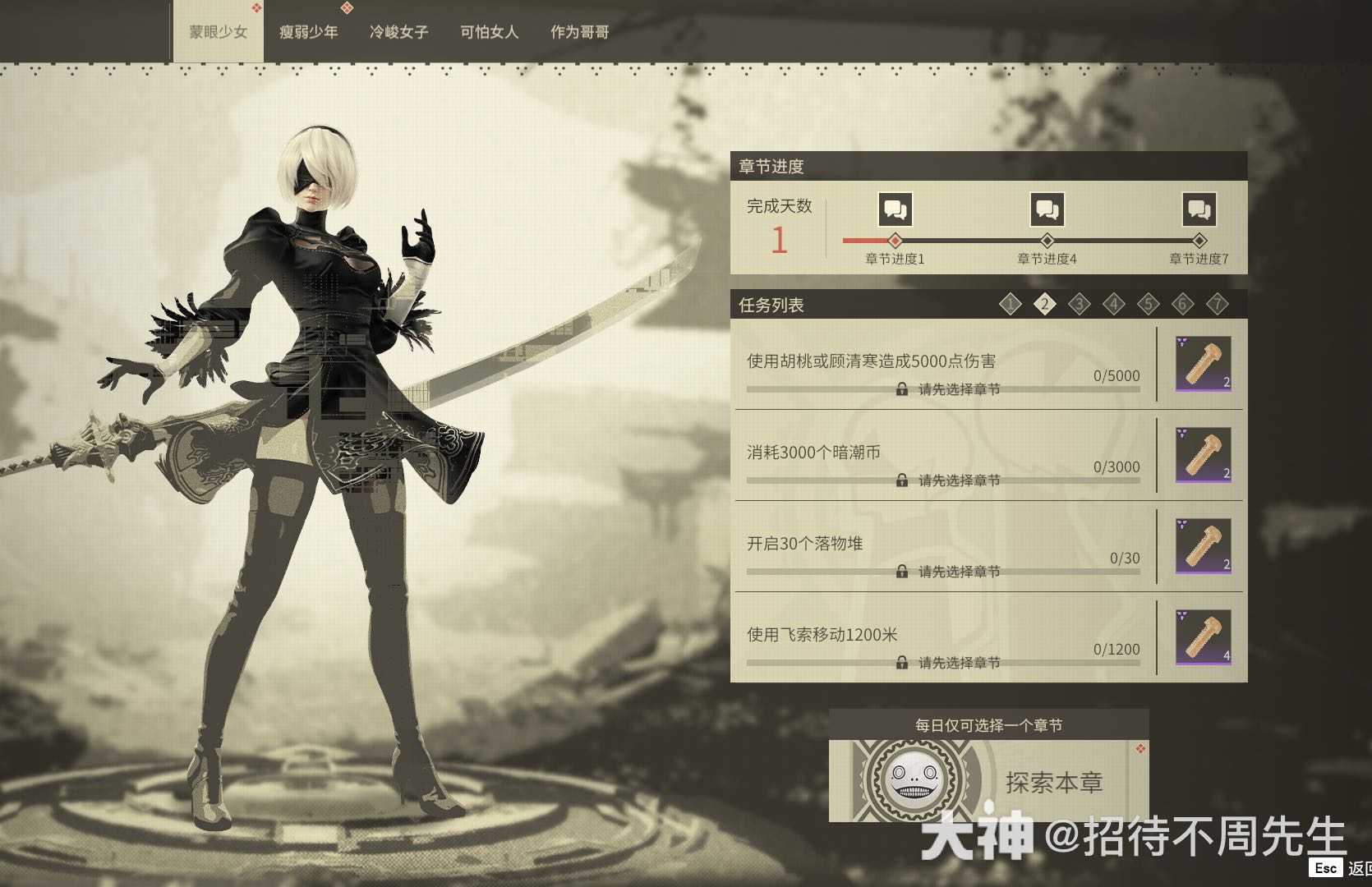This screenshot has height=887, width=1372.
Task: Select day 5 diamond in the task list
Action: coord(1148,303)
